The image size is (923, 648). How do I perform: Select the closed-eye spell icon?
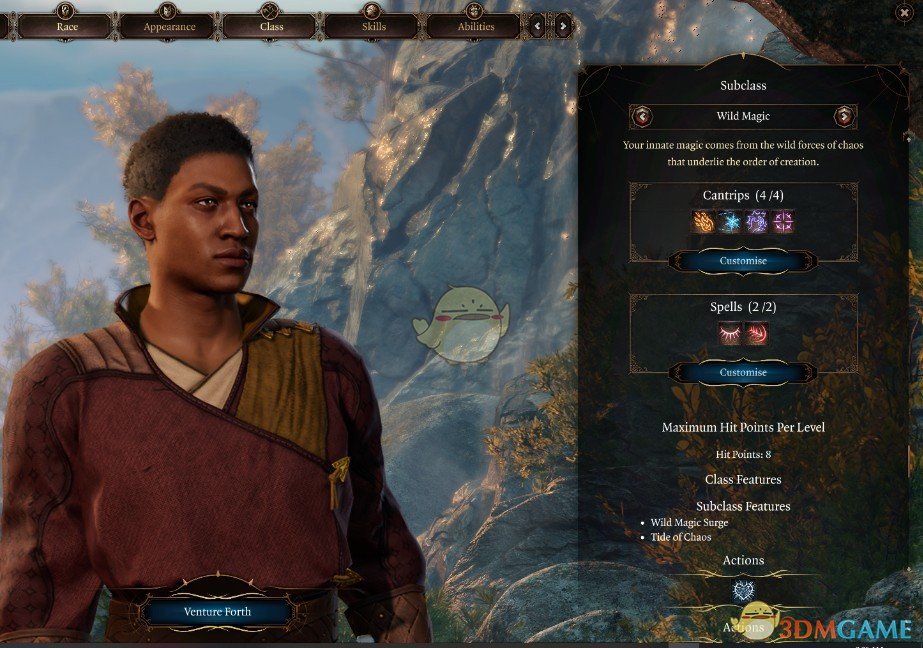(729, 333)
